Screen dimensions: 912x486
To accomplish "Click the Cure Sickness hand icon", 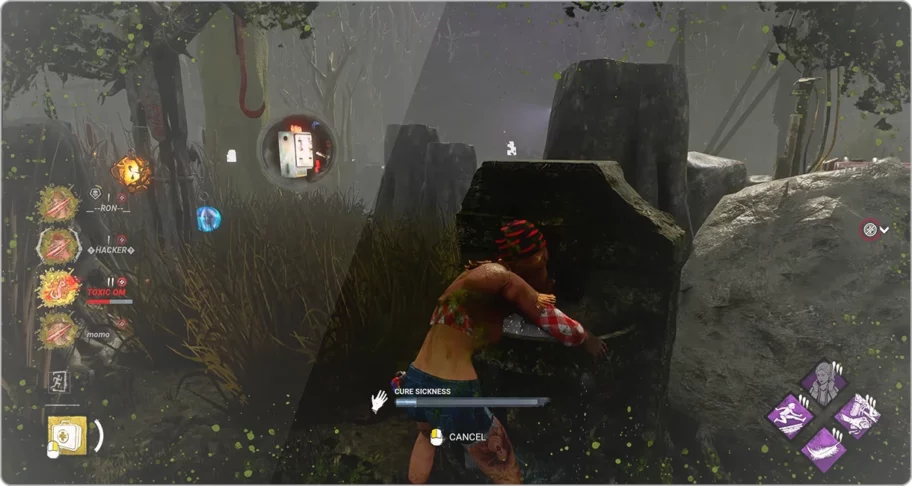I will coord(379,401).
